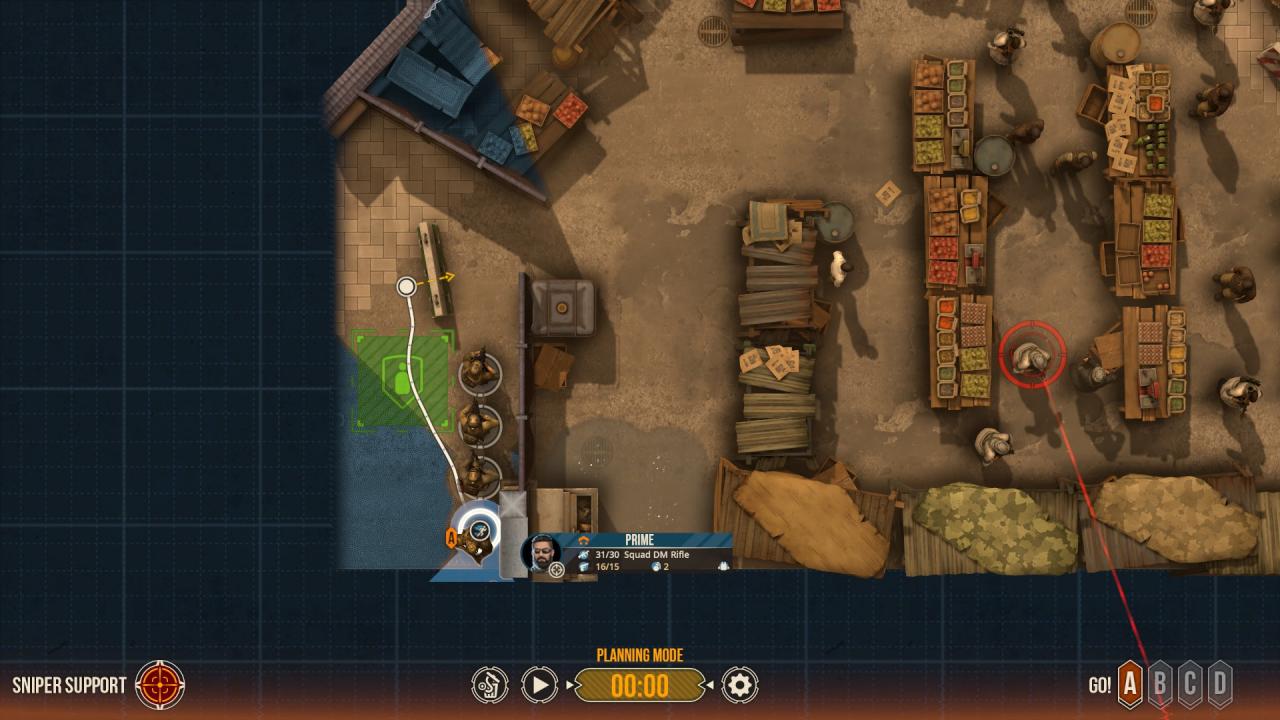
Task: Click the crosshair badge on Prime's portrait
Action: point(556,569)
